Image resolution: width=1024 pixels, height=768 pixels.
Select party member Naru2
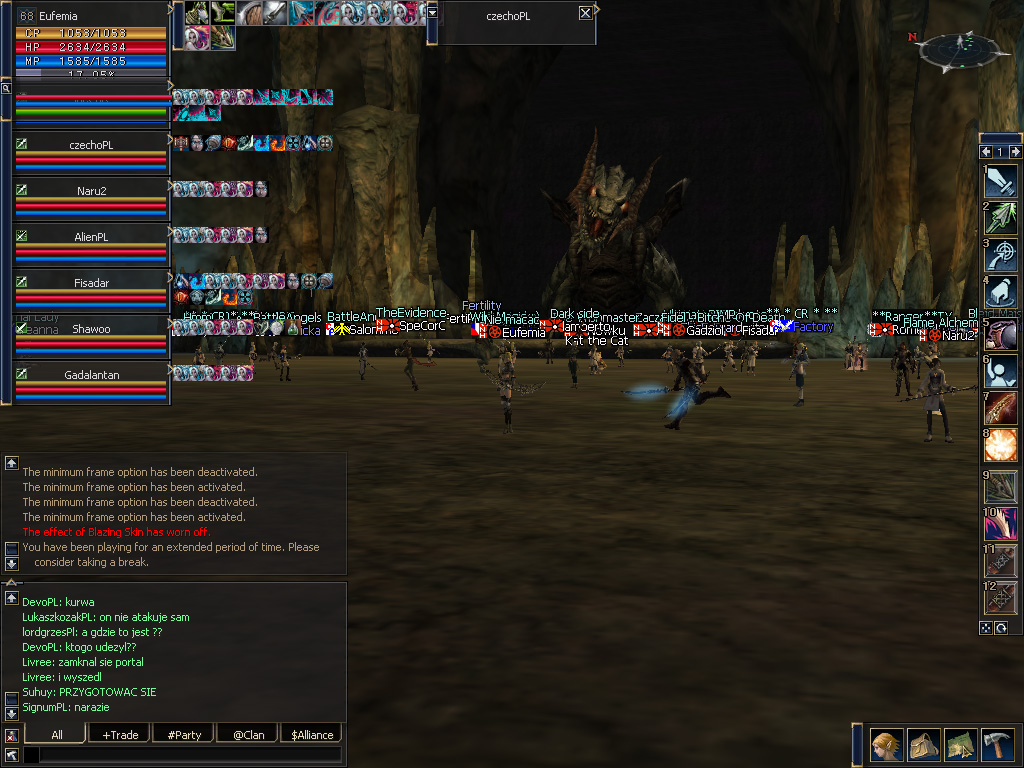[x=90, y=191]
